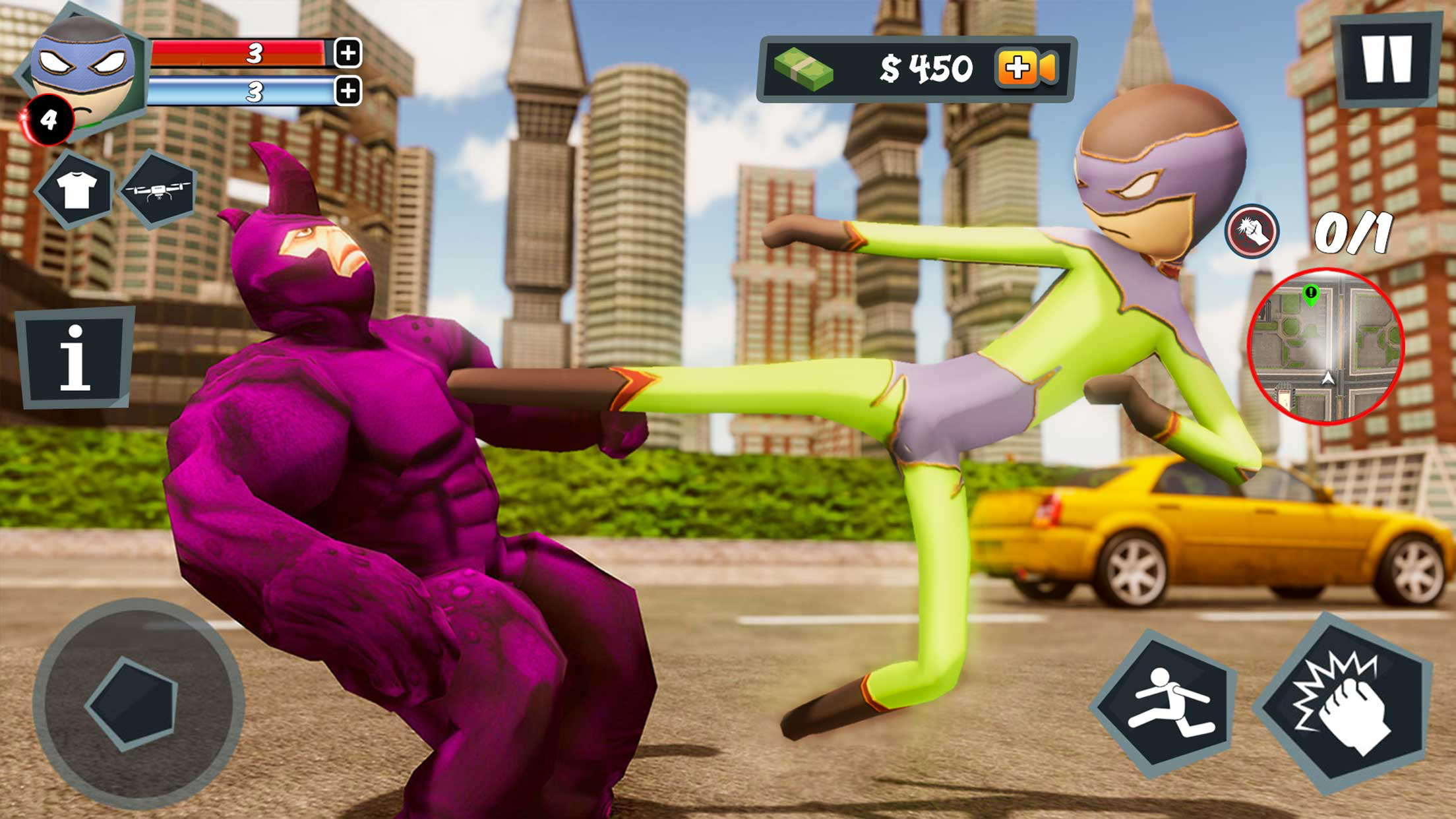
Task: Pause the game
Action: [1386, 59]
